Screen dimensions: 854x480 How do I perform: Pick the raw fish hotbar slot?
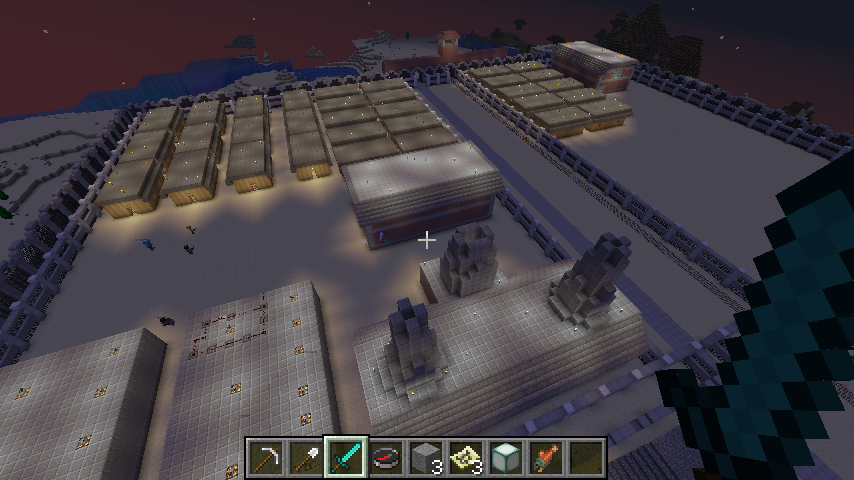pyautogui.click(x=546, y=458)
